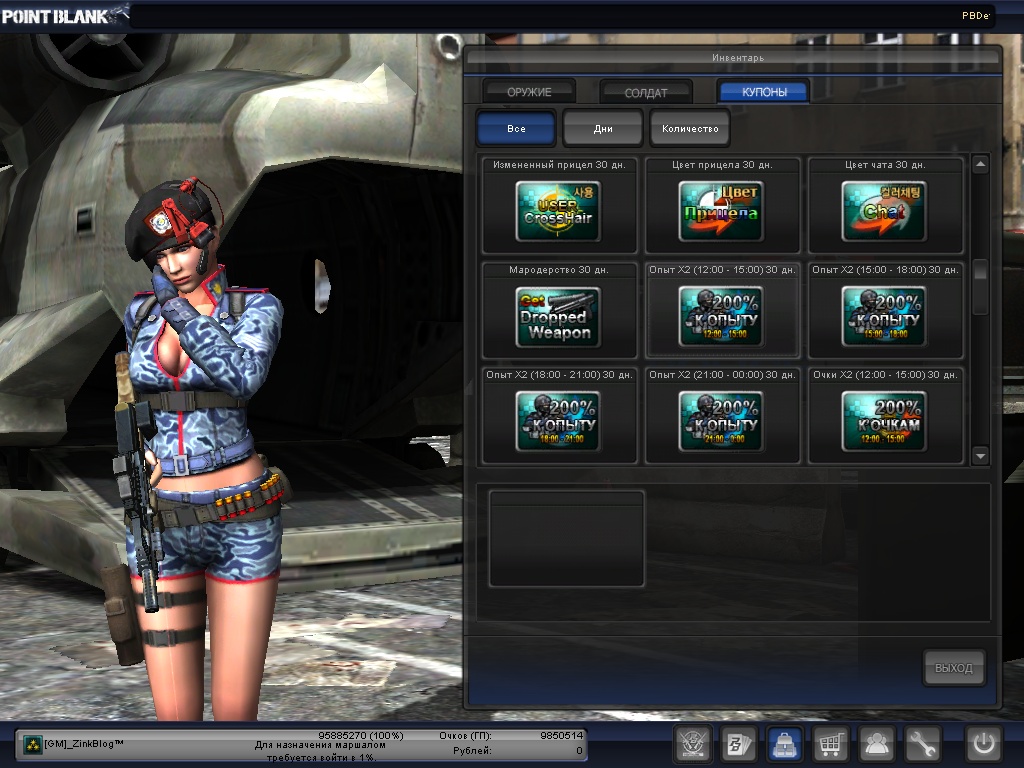Screen dimensions: 1024x768
Task: Open the wrench settings icon
Action: click(x=923, y=744)
